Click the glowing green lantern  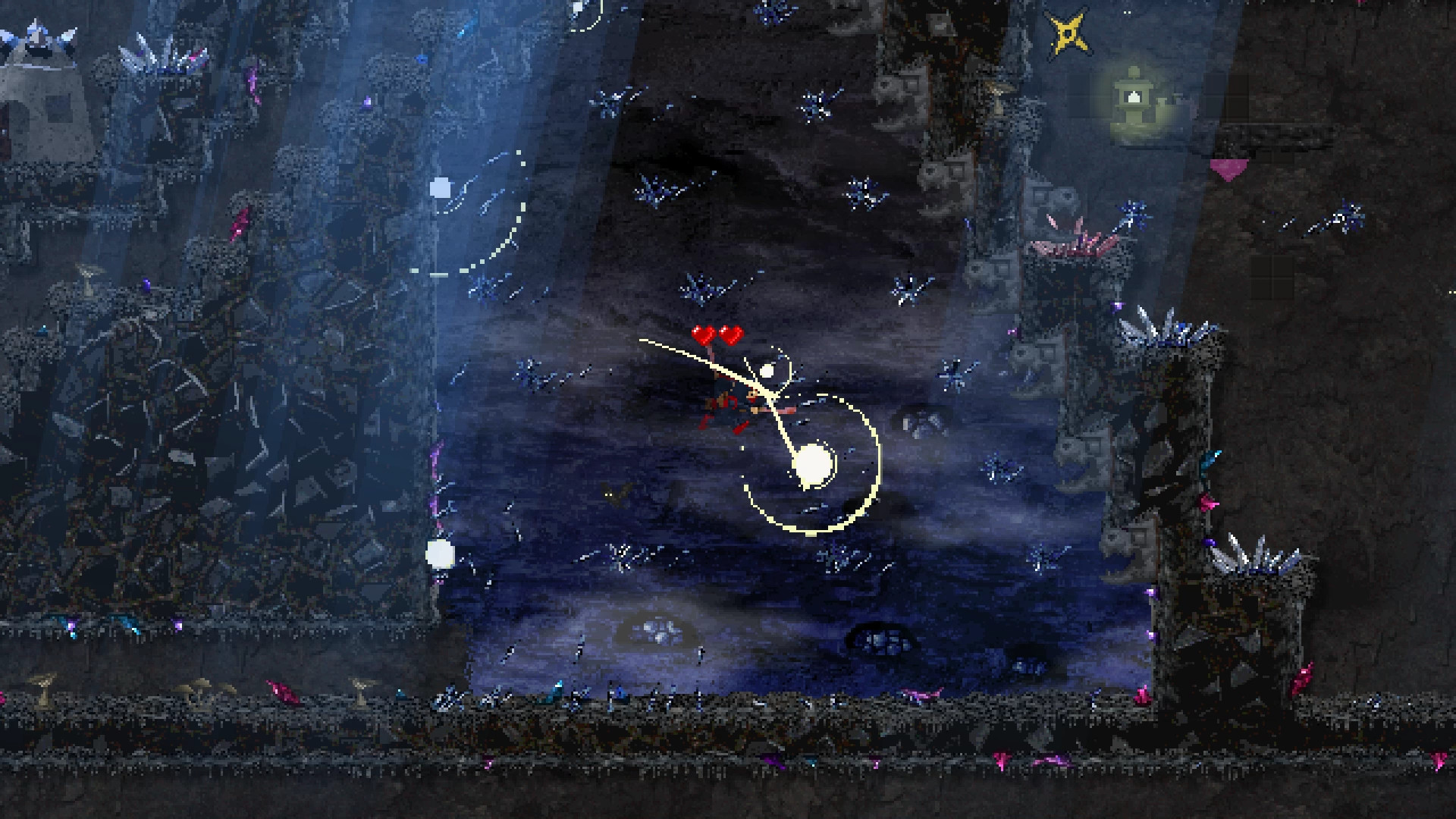[x=1133, y=99]
